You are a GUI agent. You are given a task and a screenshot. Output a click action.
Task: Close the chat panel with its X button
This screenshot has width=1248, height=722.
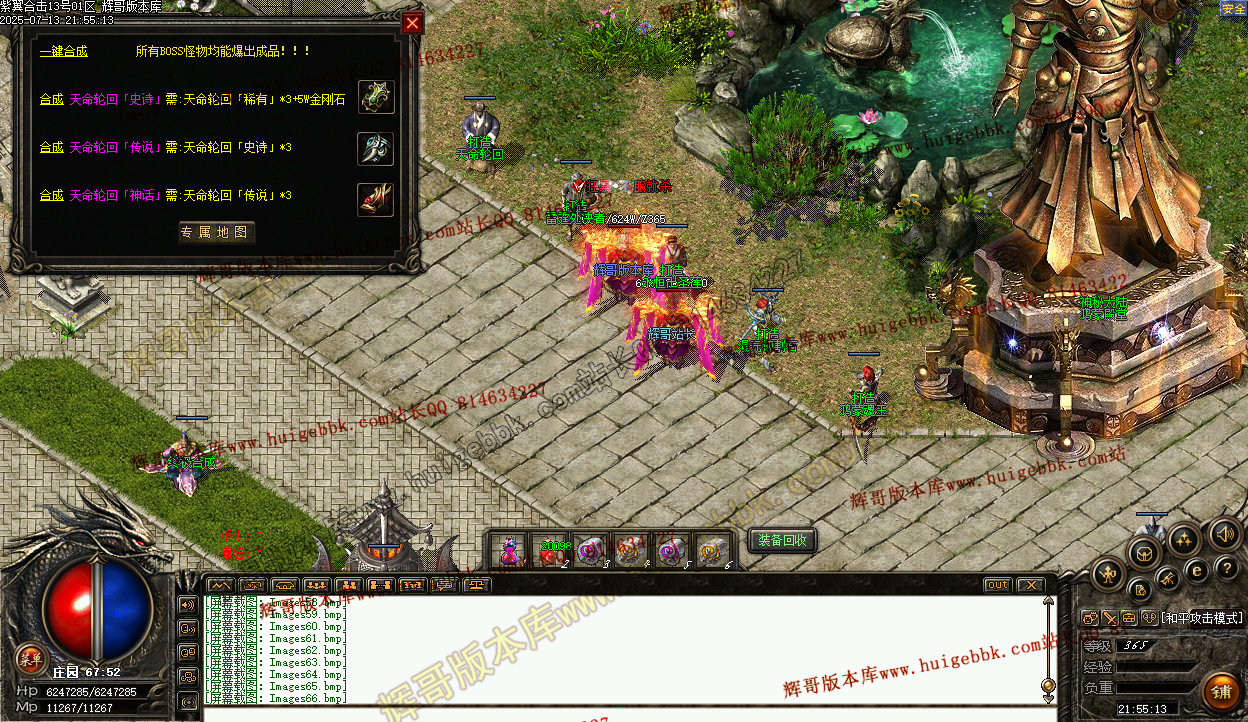(x=1030, y=585)
